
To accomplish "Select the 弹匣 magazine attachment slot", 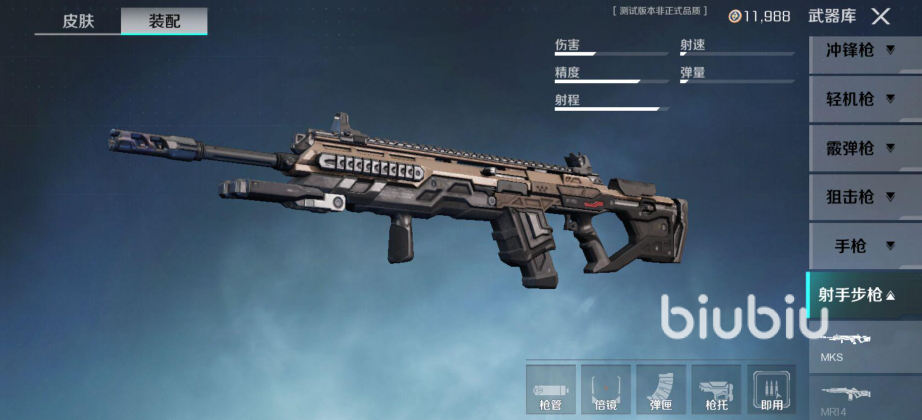I will 661,389.
